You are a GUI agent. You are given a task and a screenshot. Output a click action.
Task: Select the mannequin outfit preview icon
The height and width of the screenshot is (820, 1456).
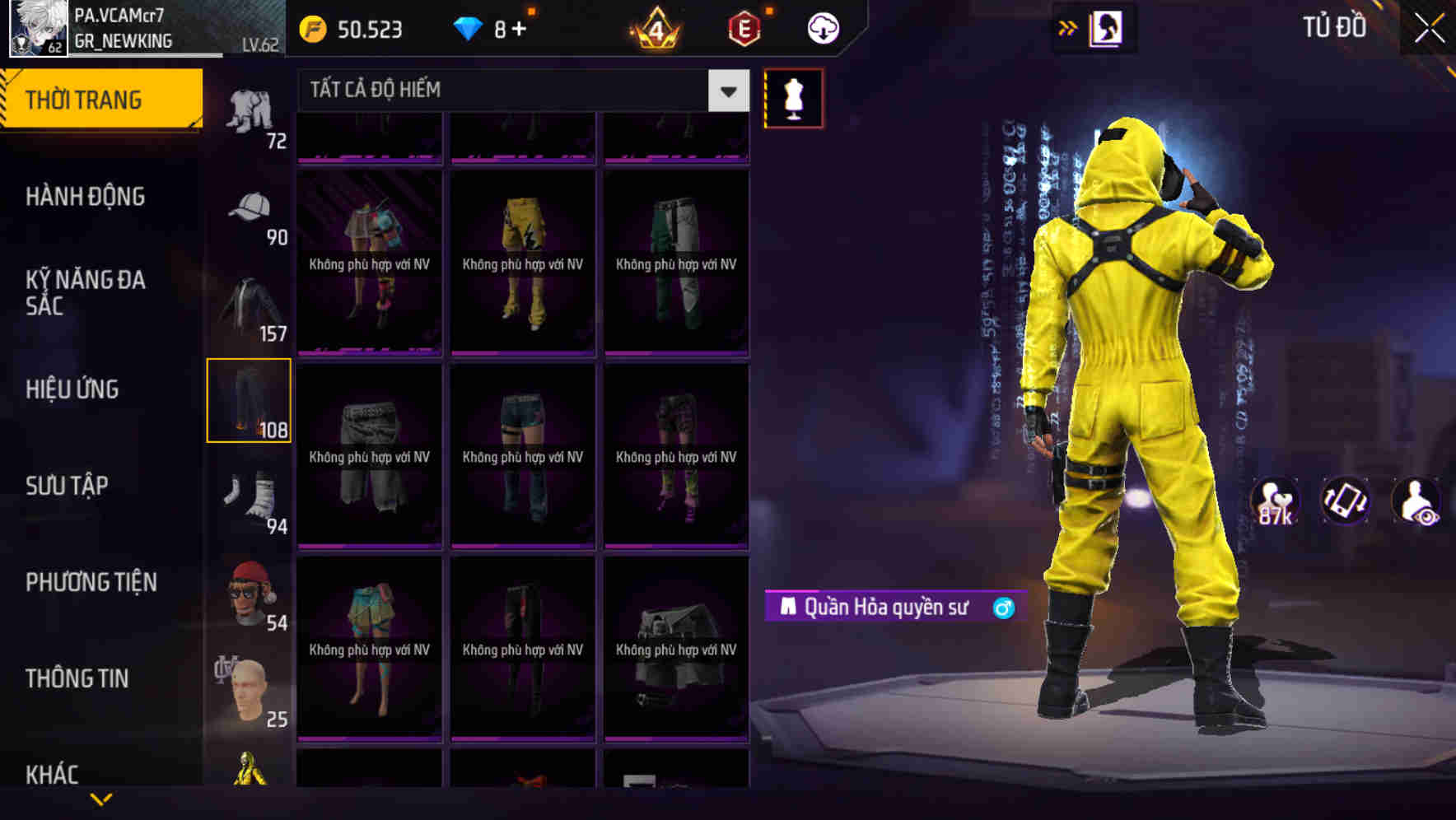tap(793, 97)
